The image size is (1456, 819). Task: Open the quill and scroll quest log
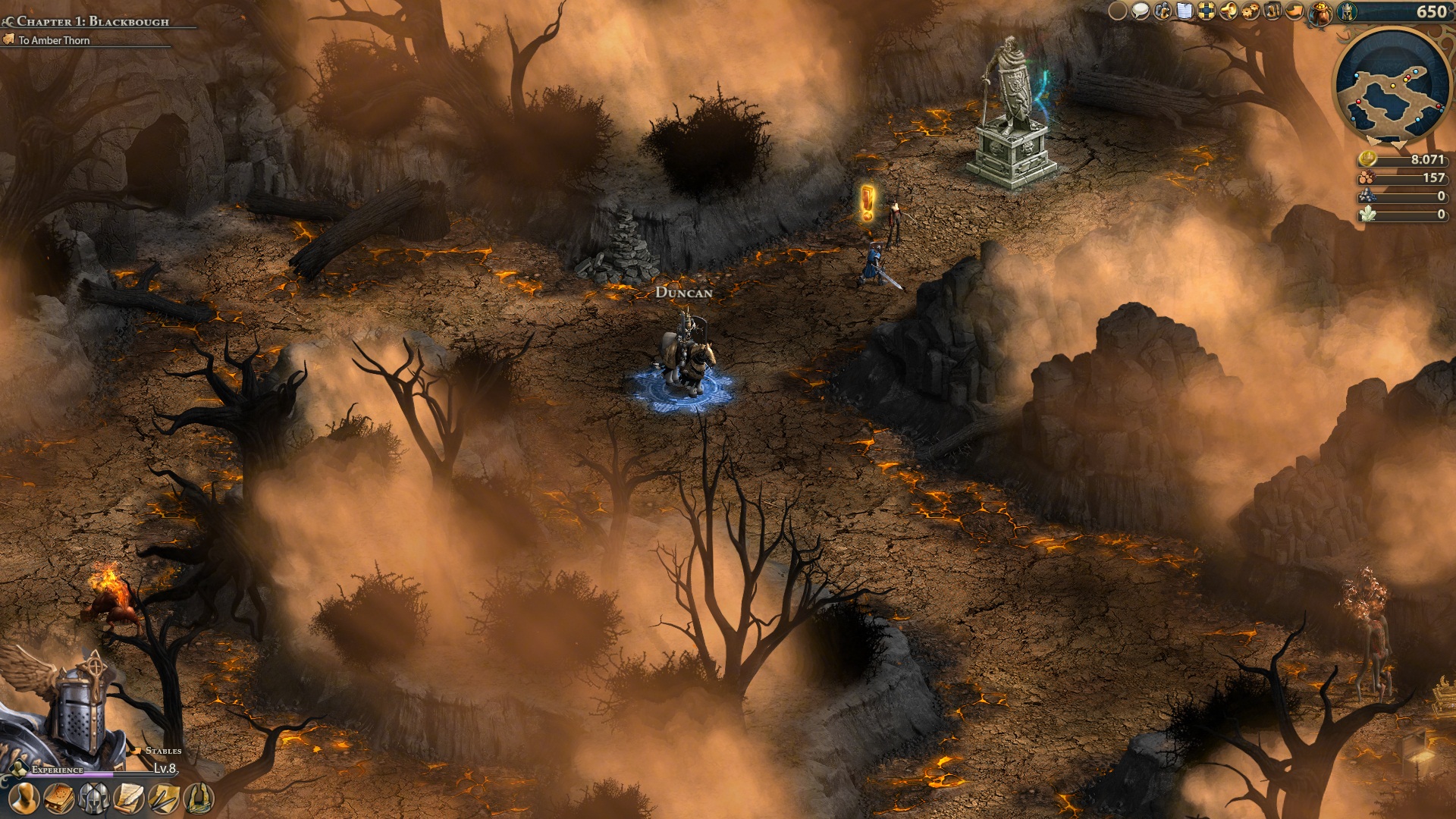click(x=129, y=798)
